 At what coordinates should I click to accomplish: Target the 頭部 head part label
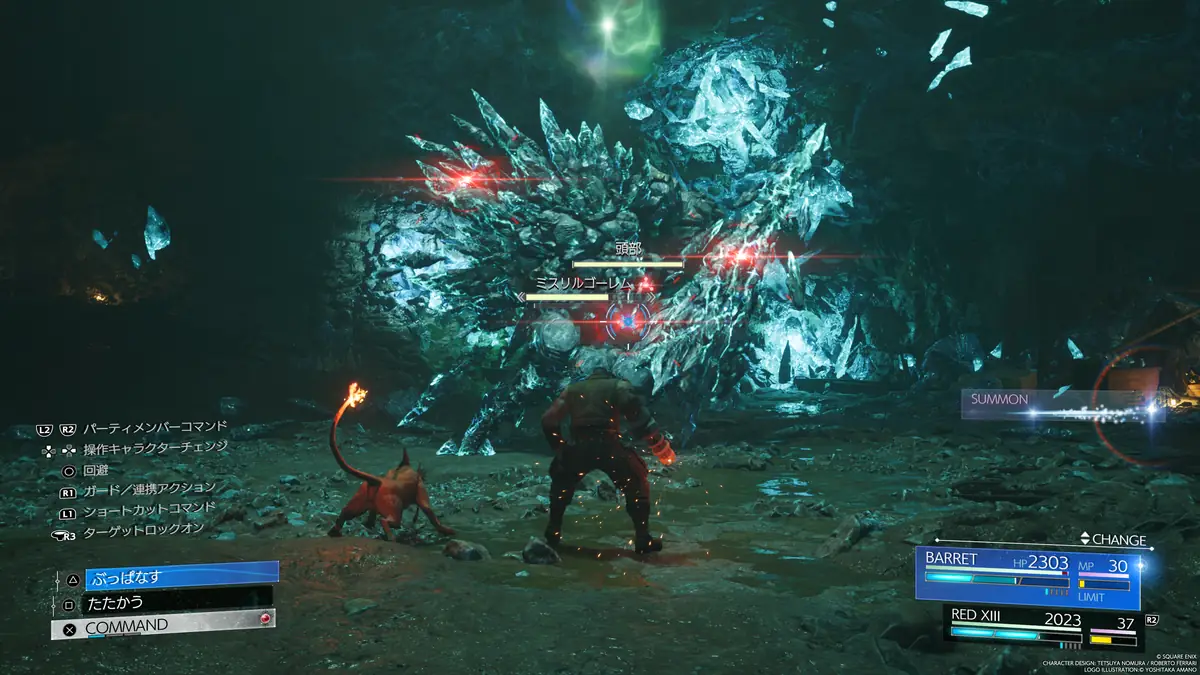coord(629,249)
